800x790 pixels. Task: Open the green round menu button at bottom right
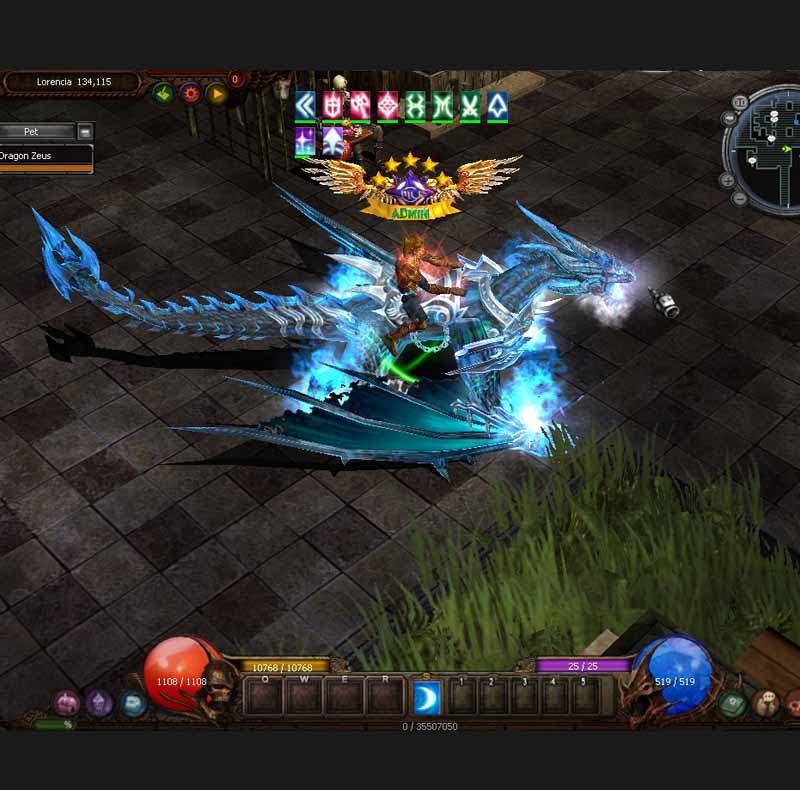coord(733,703)
